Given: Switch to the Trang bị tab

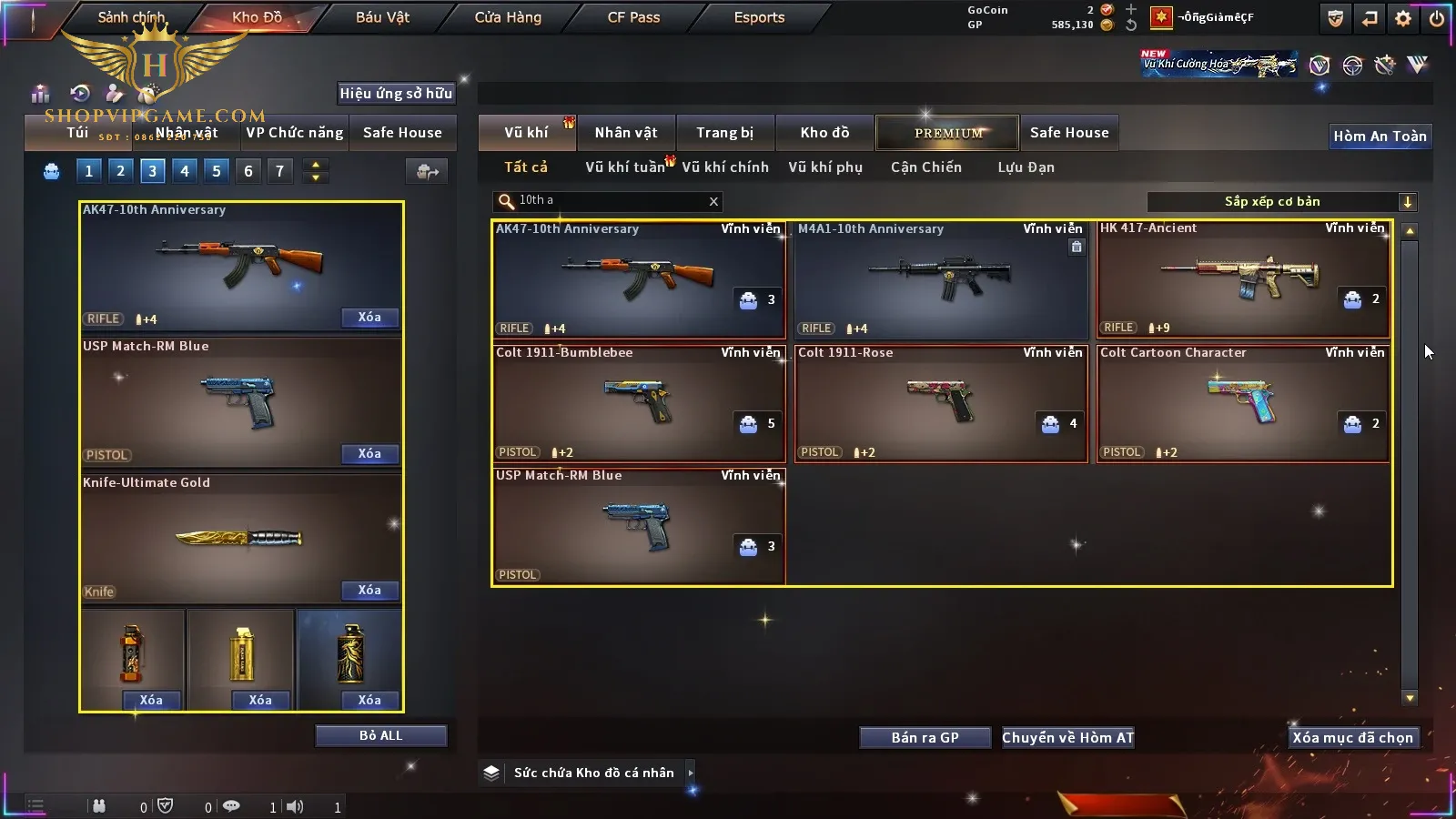Looking at the screenshot, I should coord(724,133).
